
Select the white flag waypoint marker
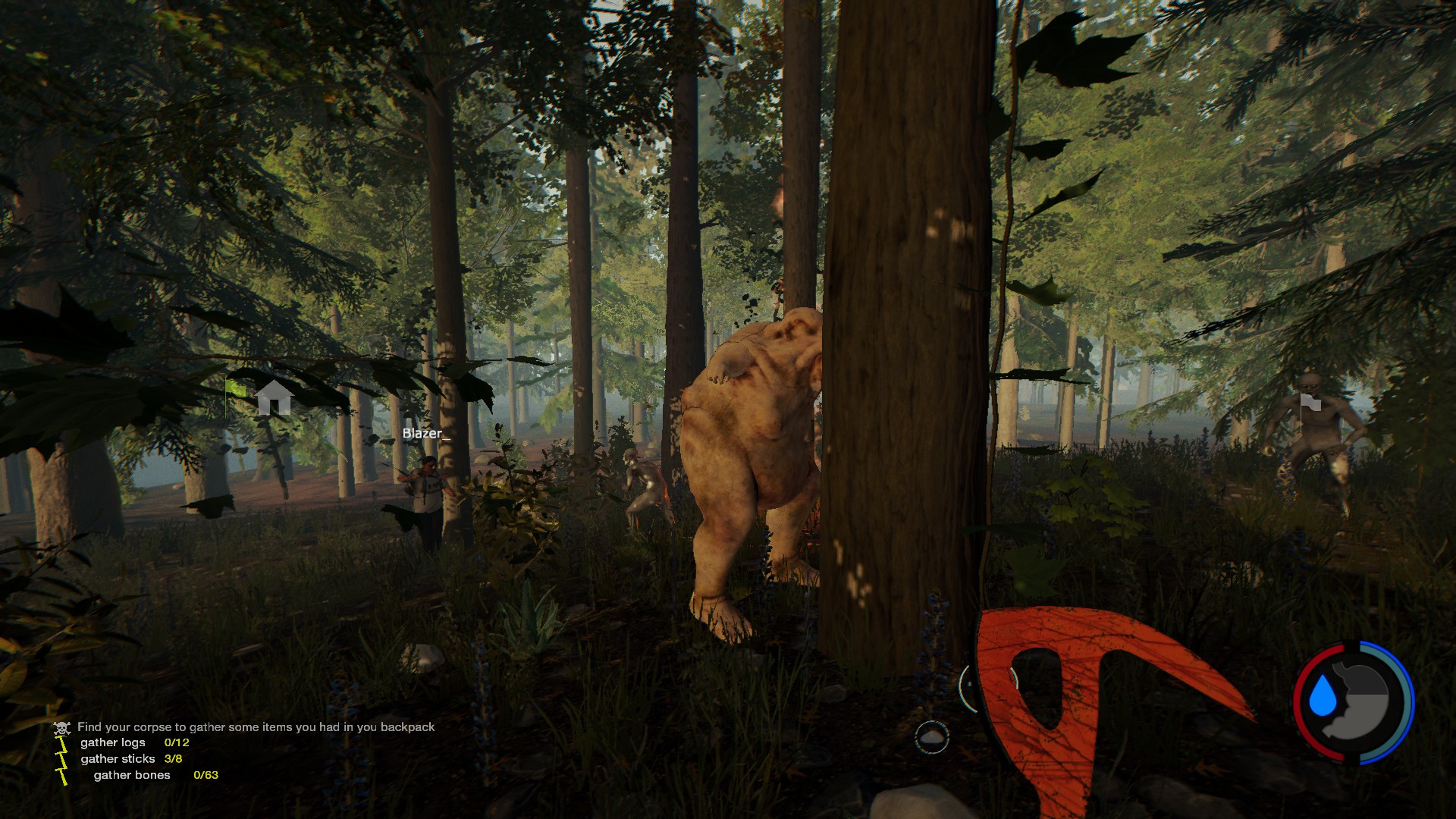pyautogui.click(x=1310, y=402)
